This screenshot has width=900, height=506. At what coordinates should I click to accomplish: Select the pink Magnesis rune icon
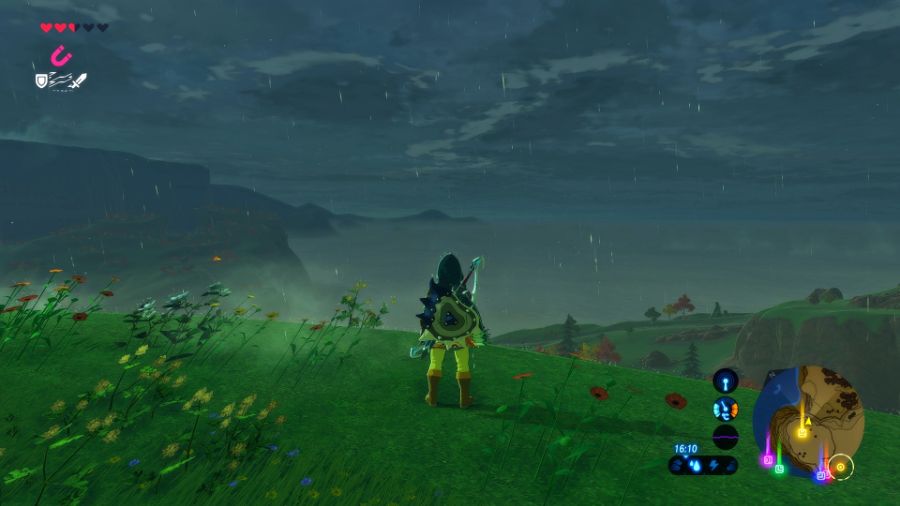tap(60, 55)
